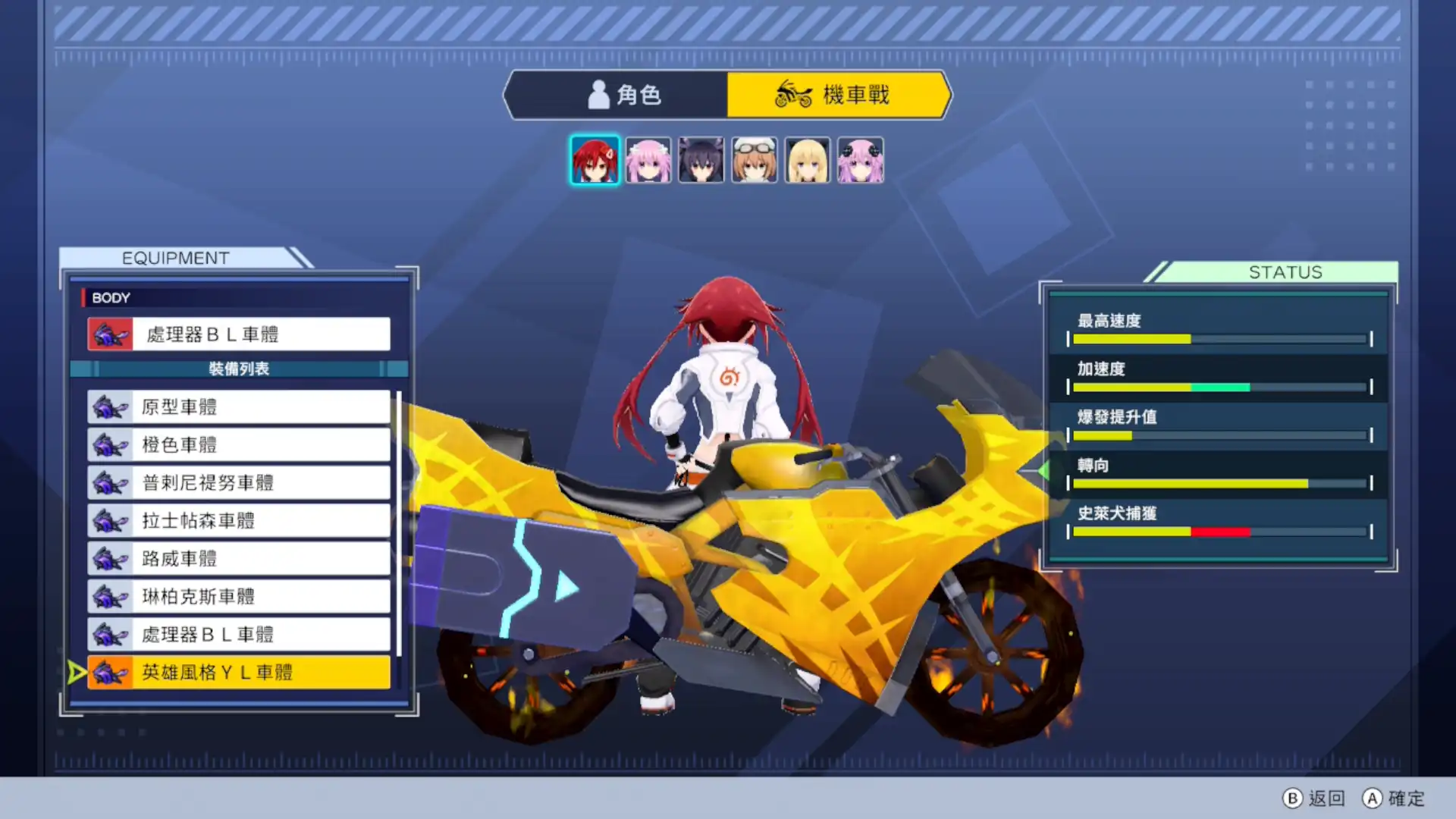
Task: Click the bike icon beside 原型車體
Action: point(109,407)
